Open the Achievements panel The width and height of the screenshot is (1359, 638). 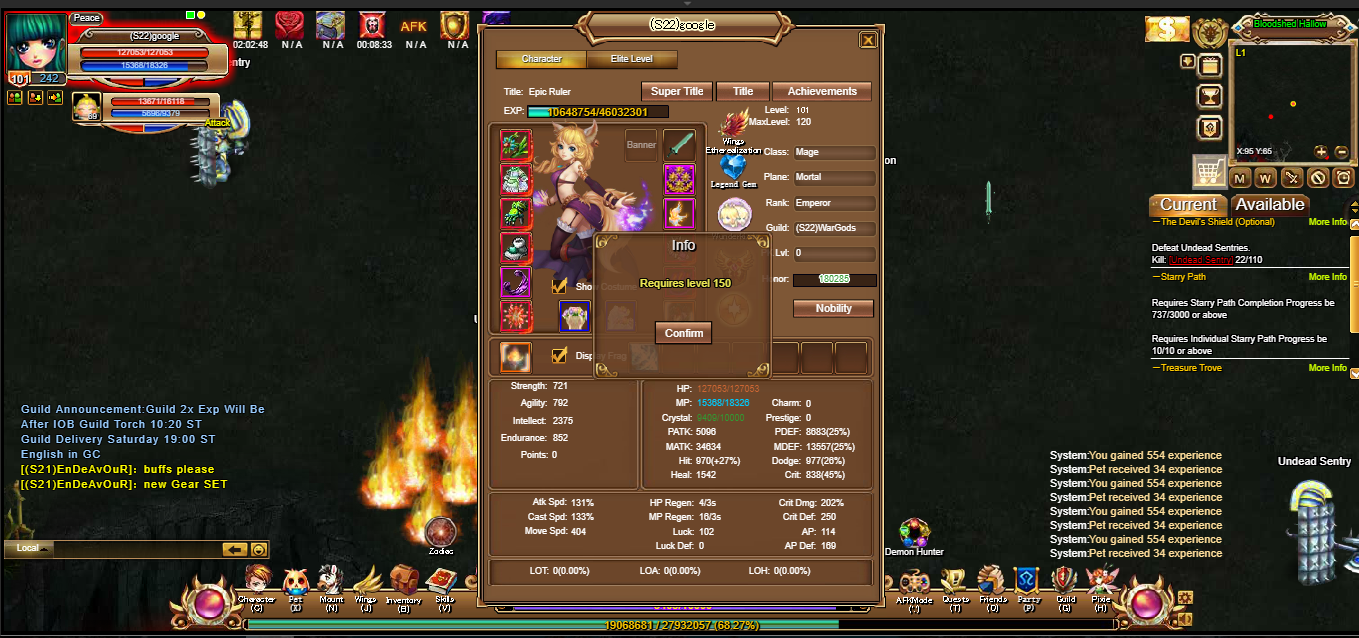(x=822, y=91)
